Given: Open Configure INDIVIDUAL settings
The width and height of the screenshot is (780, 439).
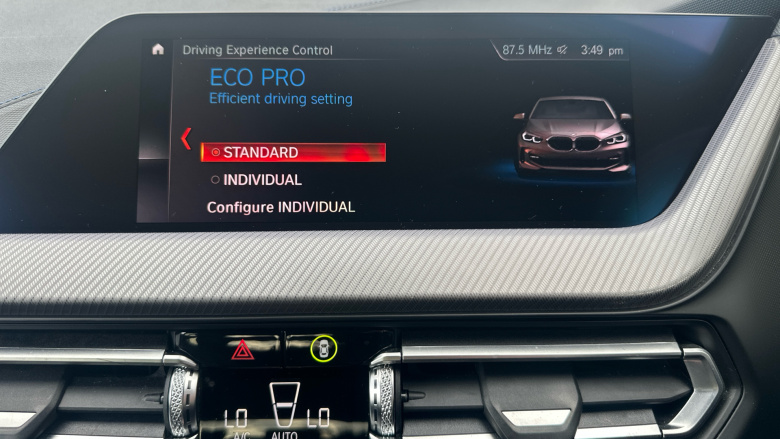Looking at the screenshot, I should [x=280, y=207].
